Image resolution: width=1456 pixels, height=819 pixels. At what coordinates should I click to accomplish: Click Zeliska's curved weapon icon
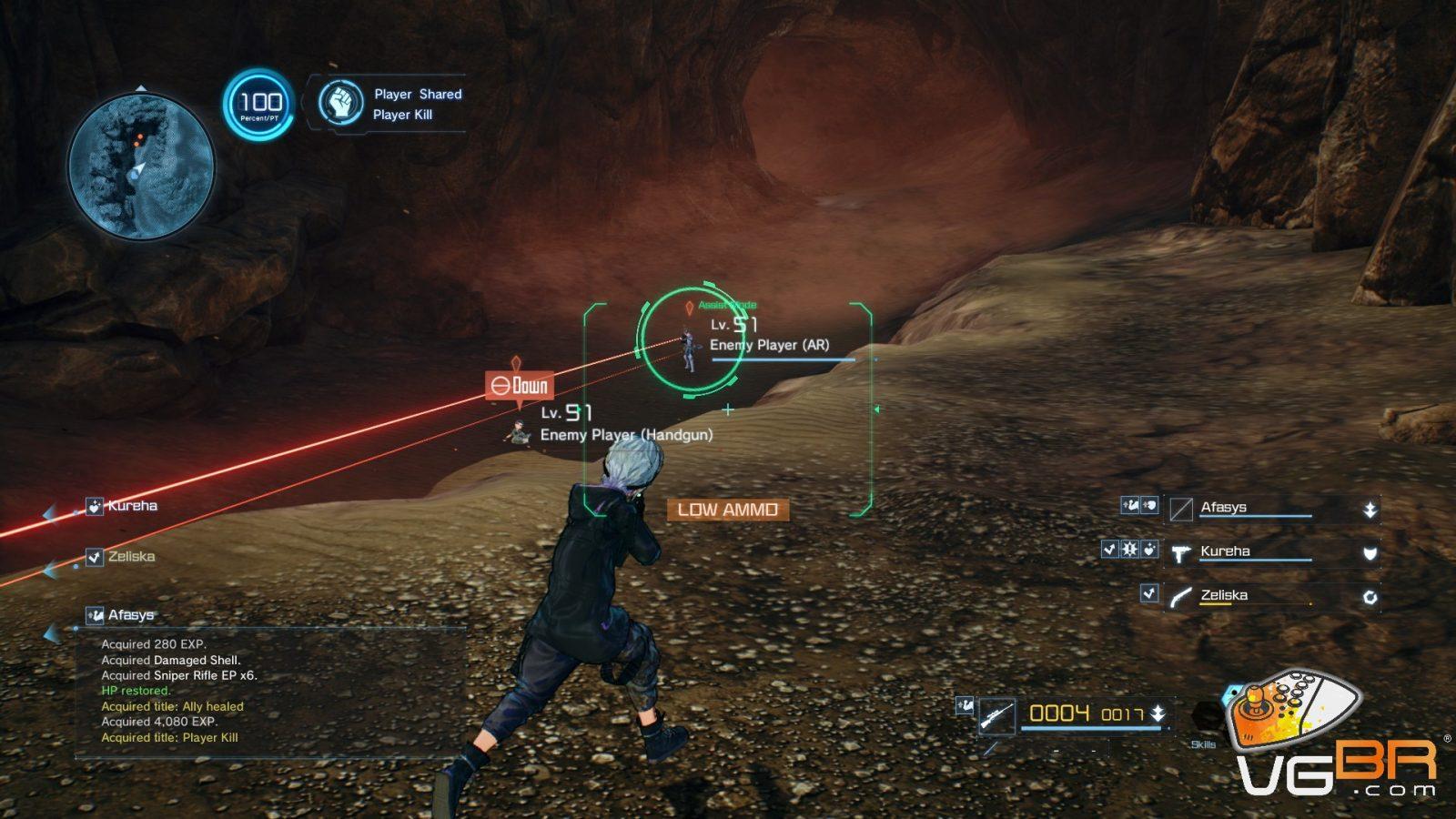pos(1181,597)
